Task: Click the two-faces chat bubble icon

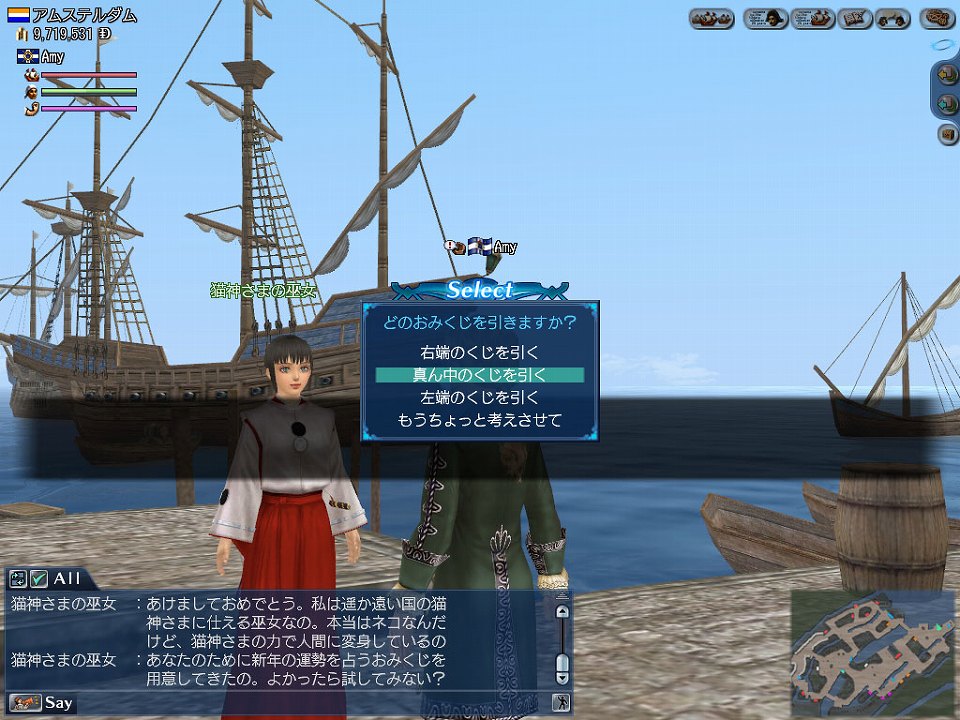Action: (892, 19)
